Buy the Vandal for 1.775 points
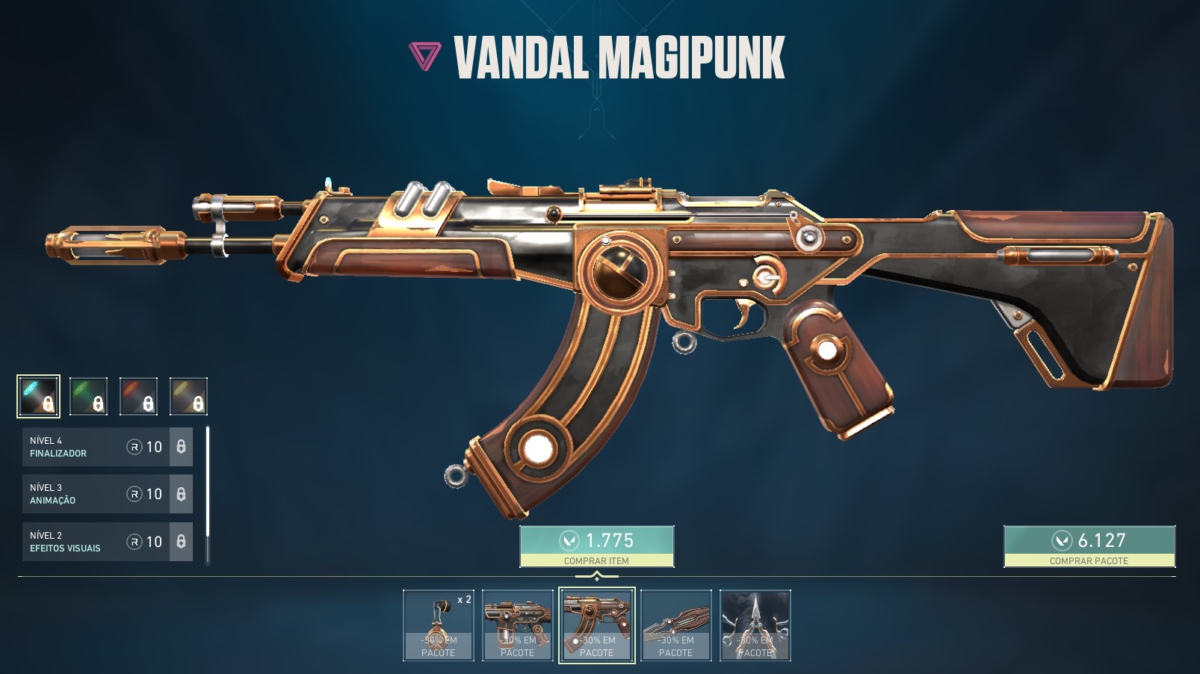Viewport: 1200px width, 674px height. pyautogui.click(x=596, y=546)
